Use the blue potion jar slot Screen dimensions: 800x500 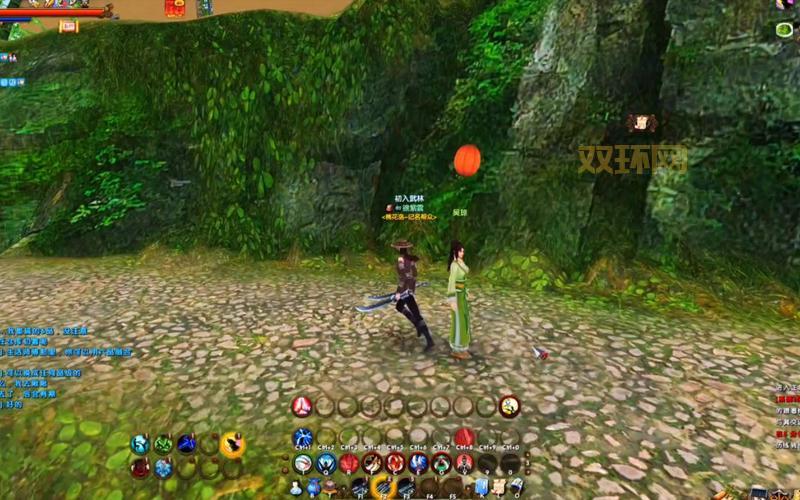[x=314, y=488]
